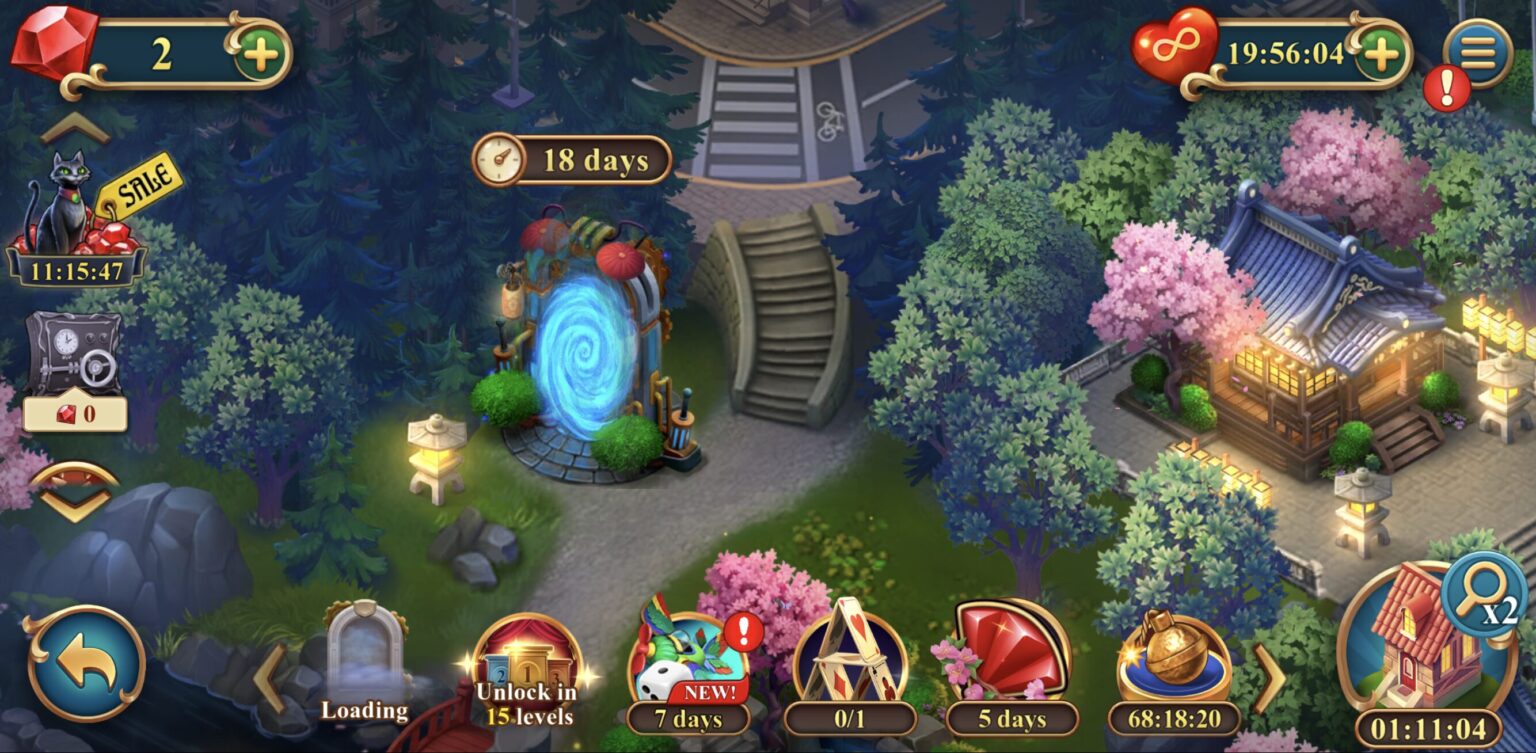This screenshot has width=1536, height=753.
Task: Tap the 18 days portal timer badge
Action: (x=572, y=160)
